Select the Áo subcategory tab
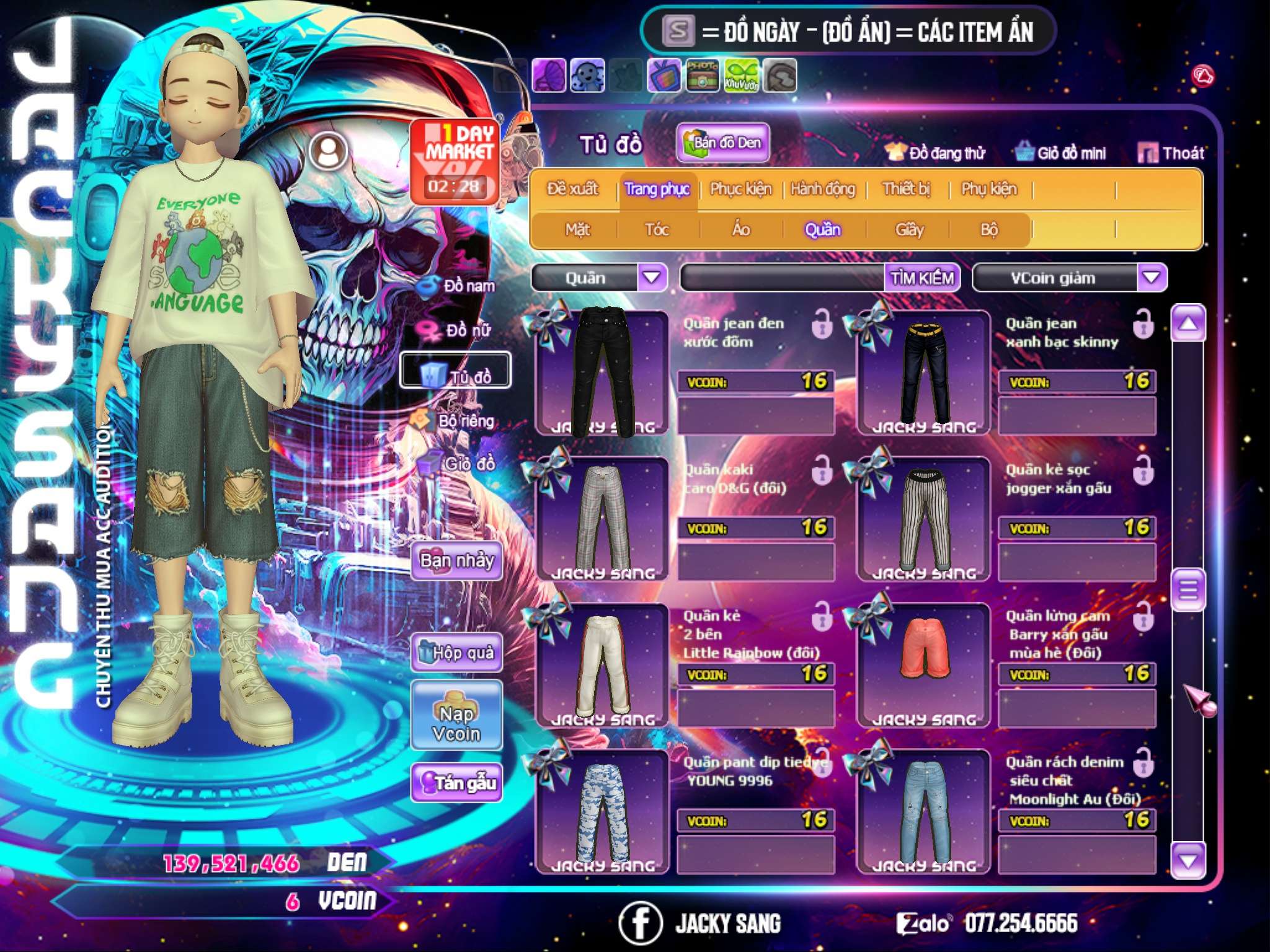1270x952 pixels. [740, 230]
